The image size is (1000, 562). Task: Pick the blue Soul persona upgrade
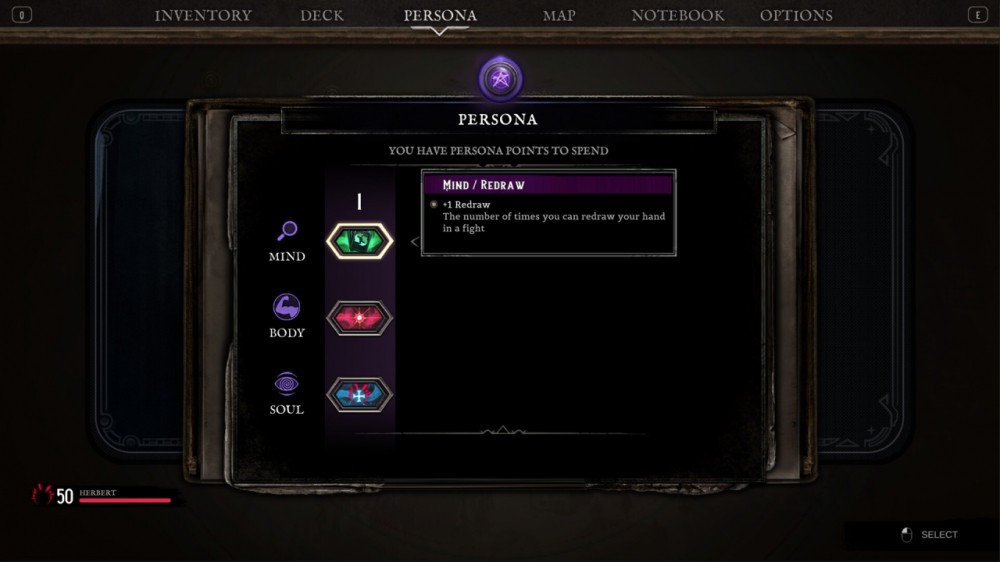[x=360, y=395]
